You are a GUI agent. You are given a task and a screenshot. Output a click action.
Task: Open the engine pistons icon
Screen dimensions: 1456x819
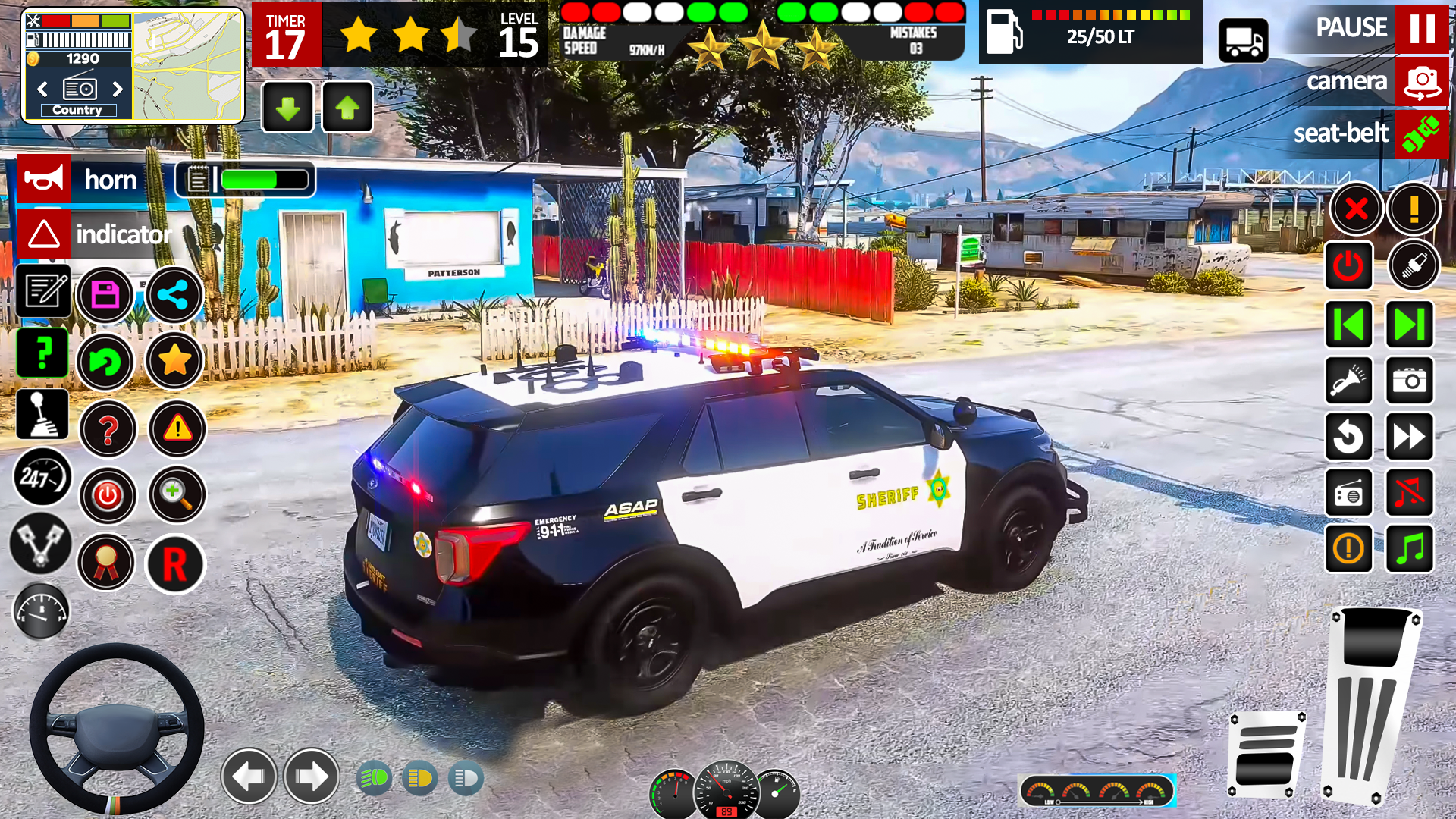point(42,544)
